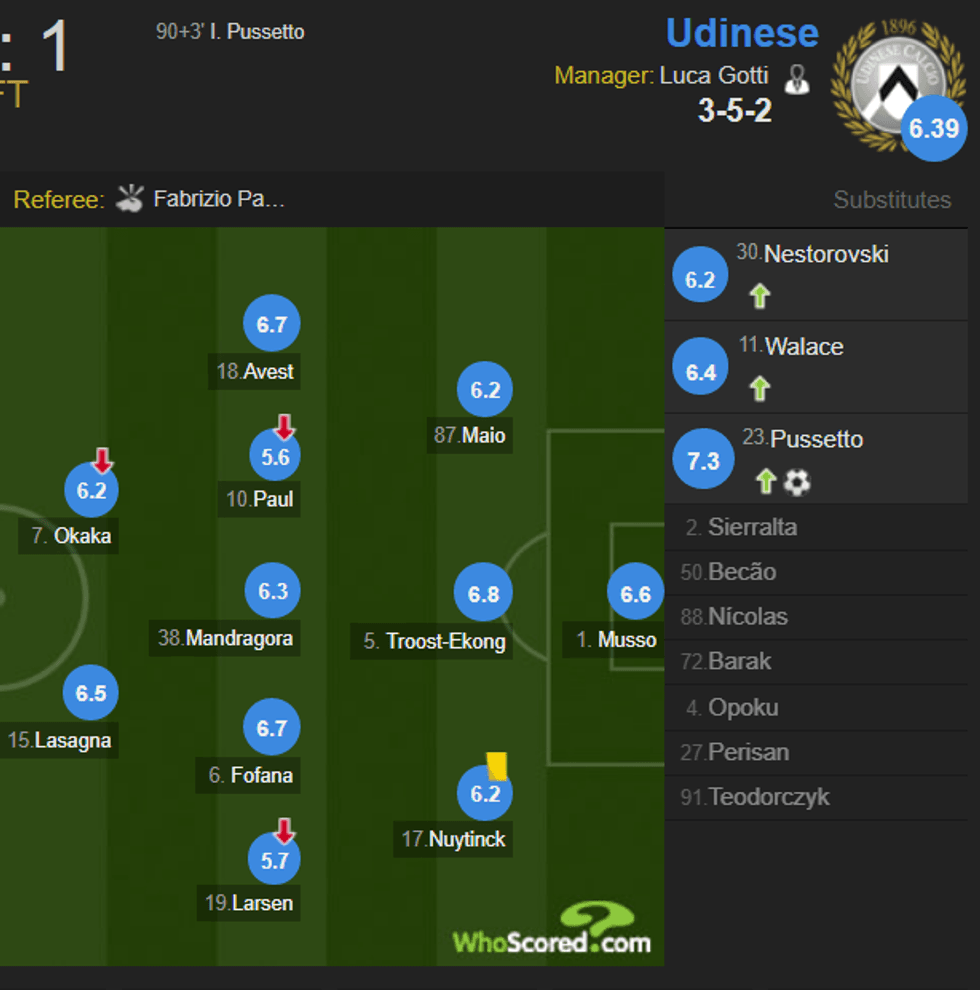Image resolution: width=980 pixels, height=990 pixels.
Task: Select Maio on the formation
Action: (x=485, y=390)
